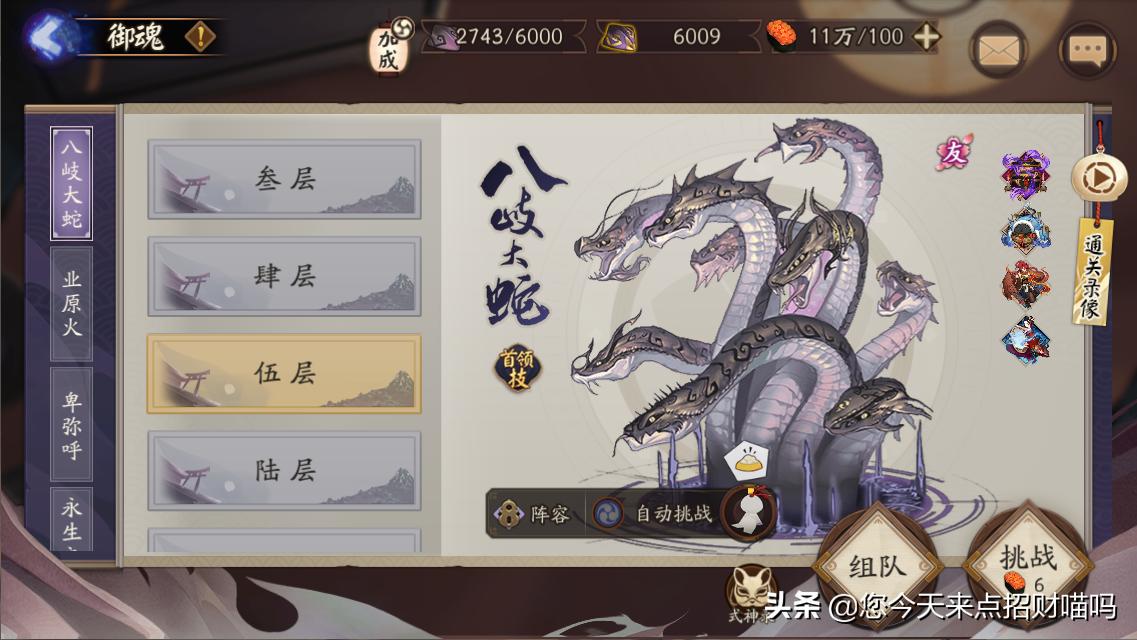Select the 肆层 floor entry
The image size is (1137, 640).
(x=284, y=276)
